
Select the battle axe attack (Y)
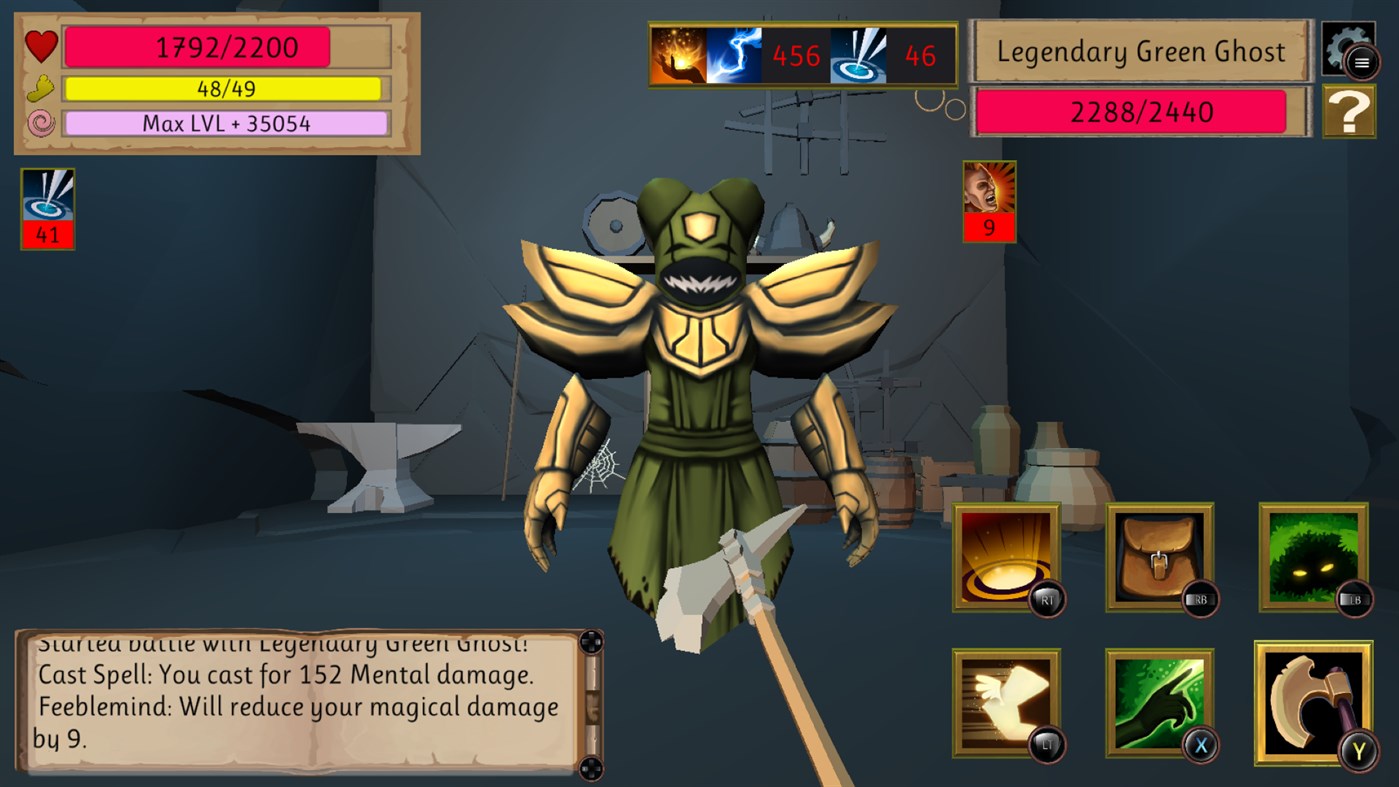point(1313,700)
